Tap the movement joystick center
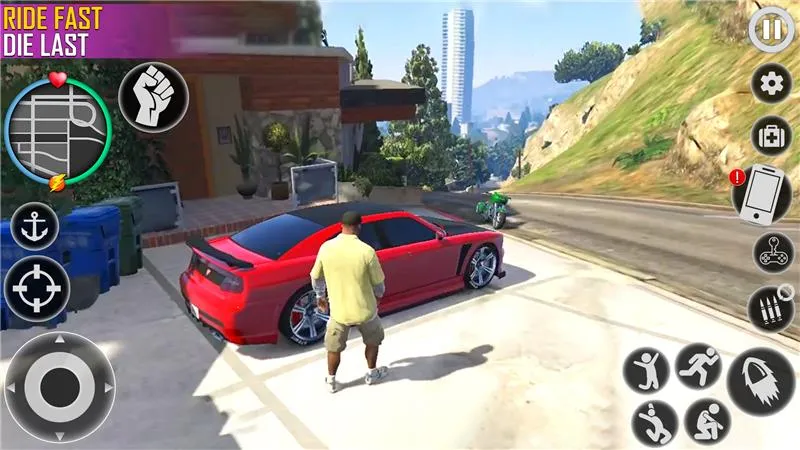This screenshot has width=800, height=450. pos(60,387)
